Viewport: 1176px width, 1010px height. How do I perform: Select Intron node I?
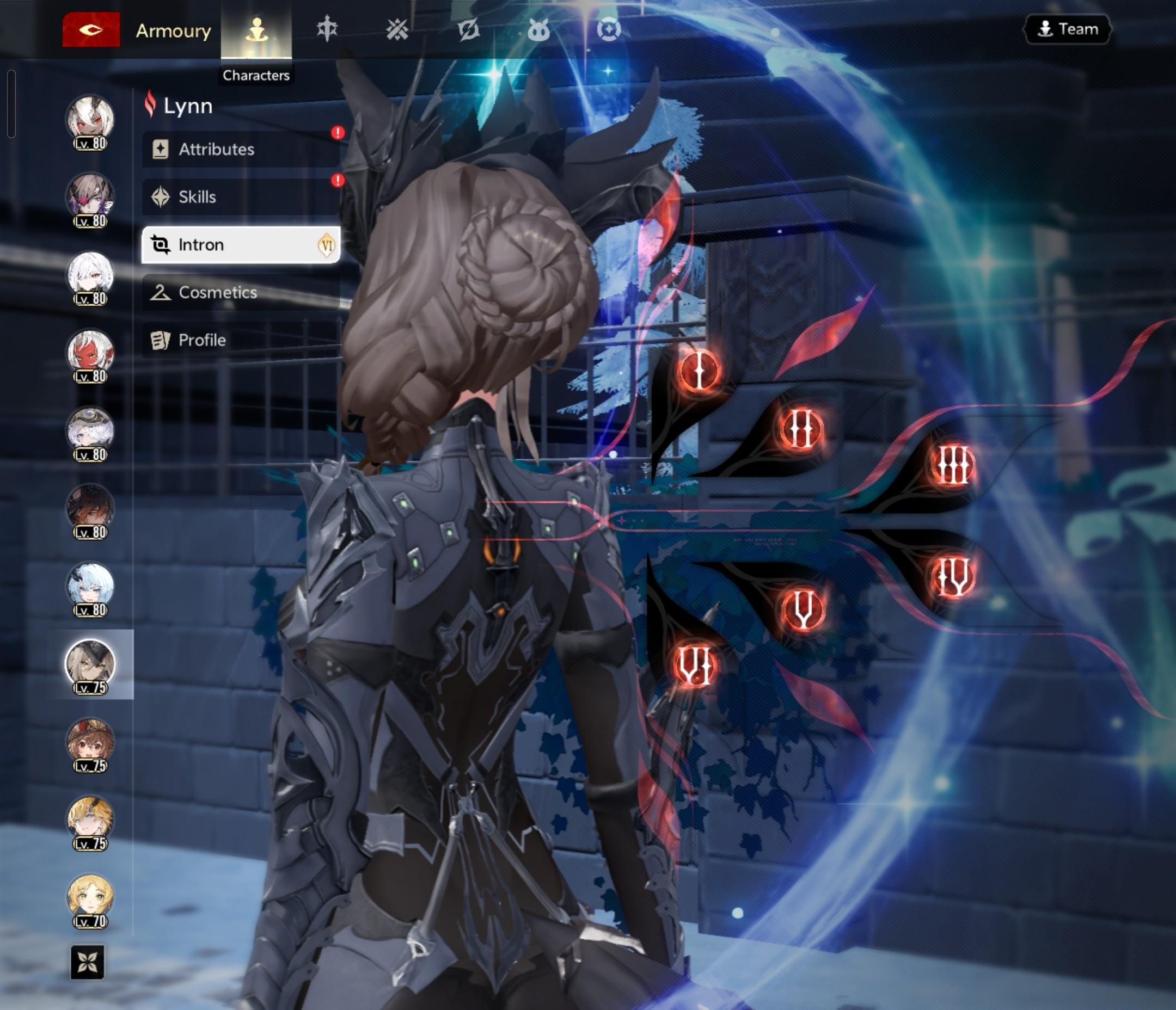point(699,371)
